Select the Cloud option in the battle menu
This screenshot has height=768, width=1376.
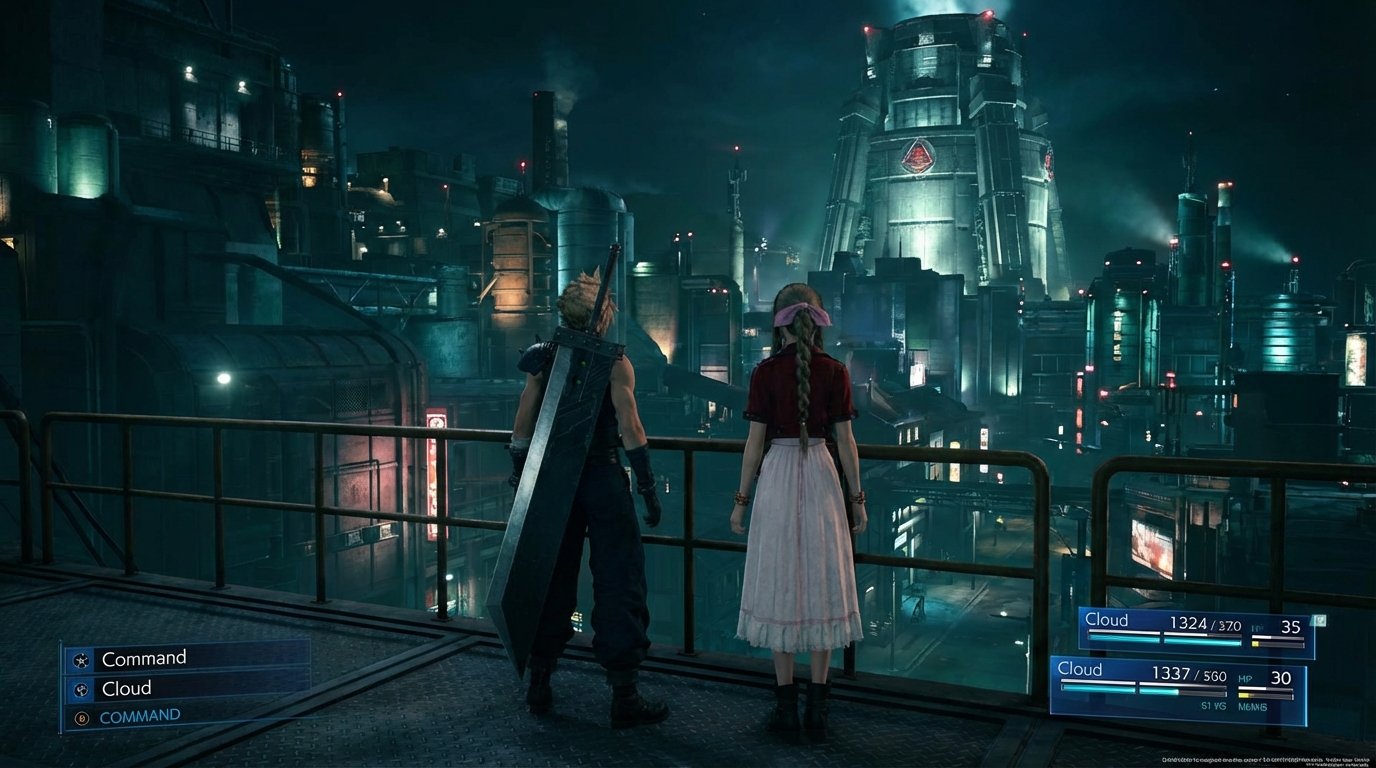[x=127, y=689]
